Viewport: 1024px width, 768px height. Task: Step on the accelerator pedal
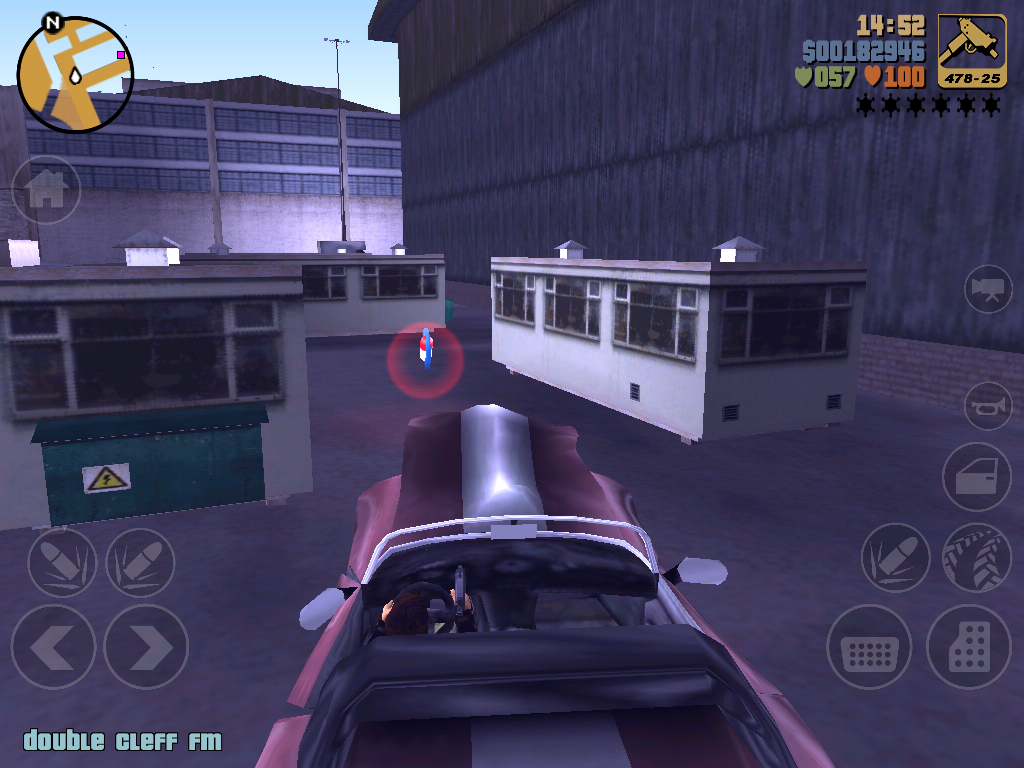pyautogui.click(x=969, y=647)
